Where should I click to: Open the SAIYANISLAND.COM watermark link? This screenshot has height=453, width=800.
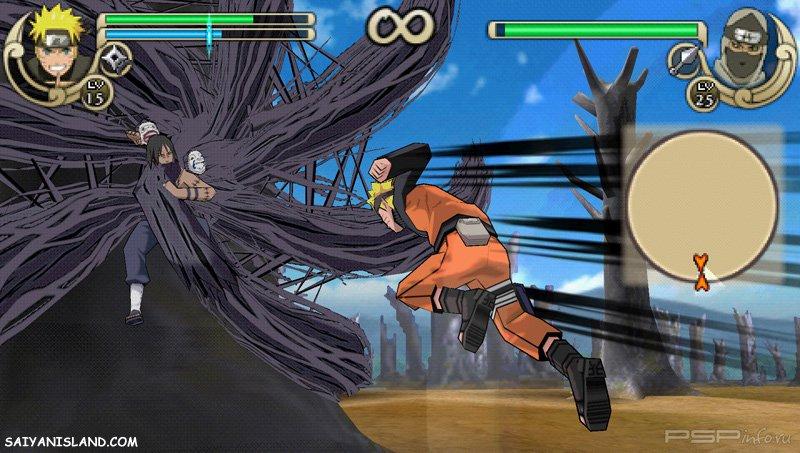coord(71,441)
